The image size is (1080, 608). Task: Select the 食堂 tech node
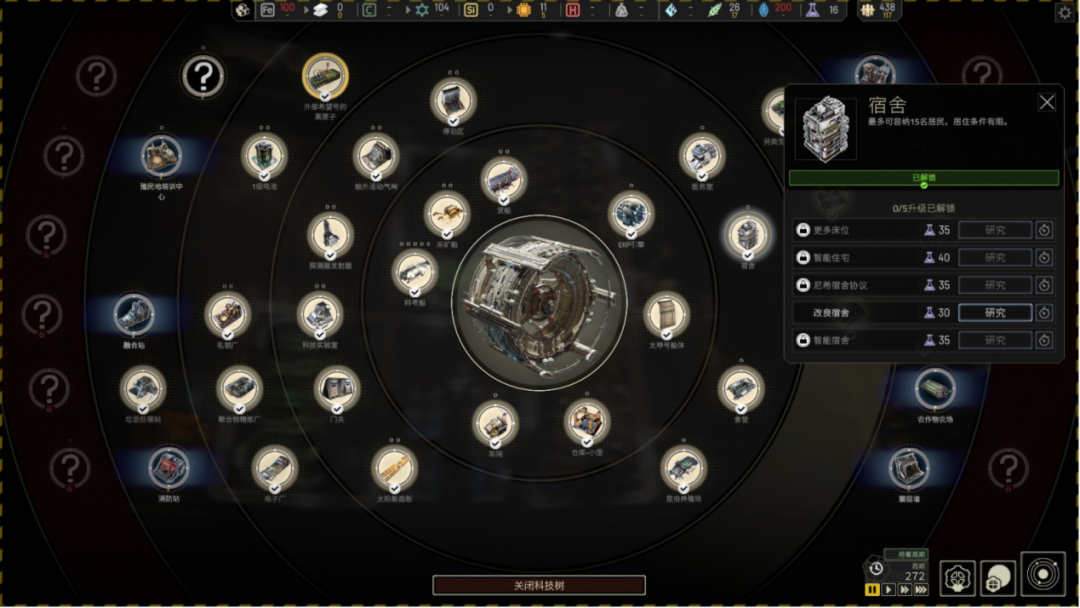click(x=740, y=389)
